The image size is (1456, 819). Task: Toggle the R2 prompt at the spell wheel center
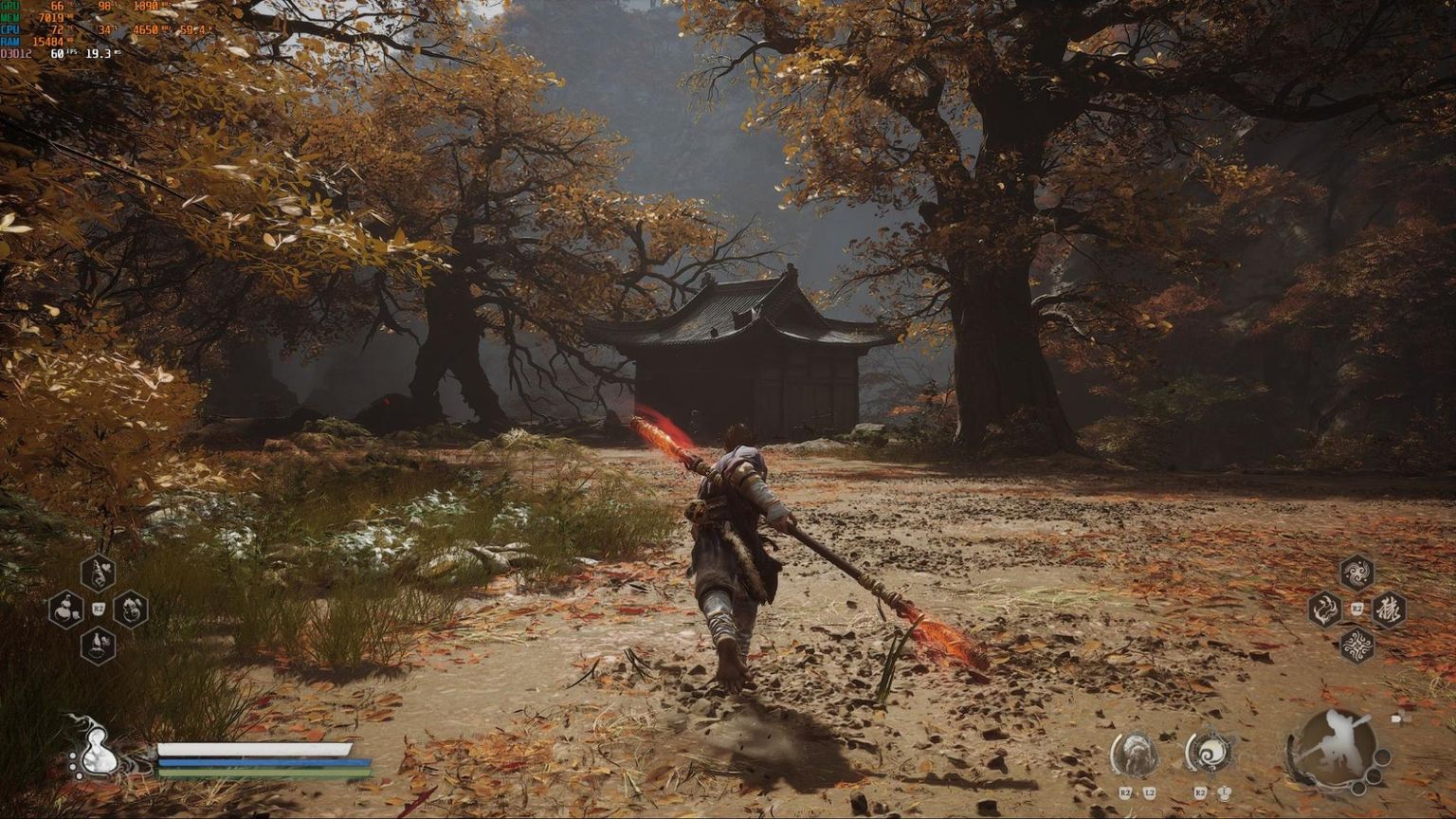[1357, 607]
